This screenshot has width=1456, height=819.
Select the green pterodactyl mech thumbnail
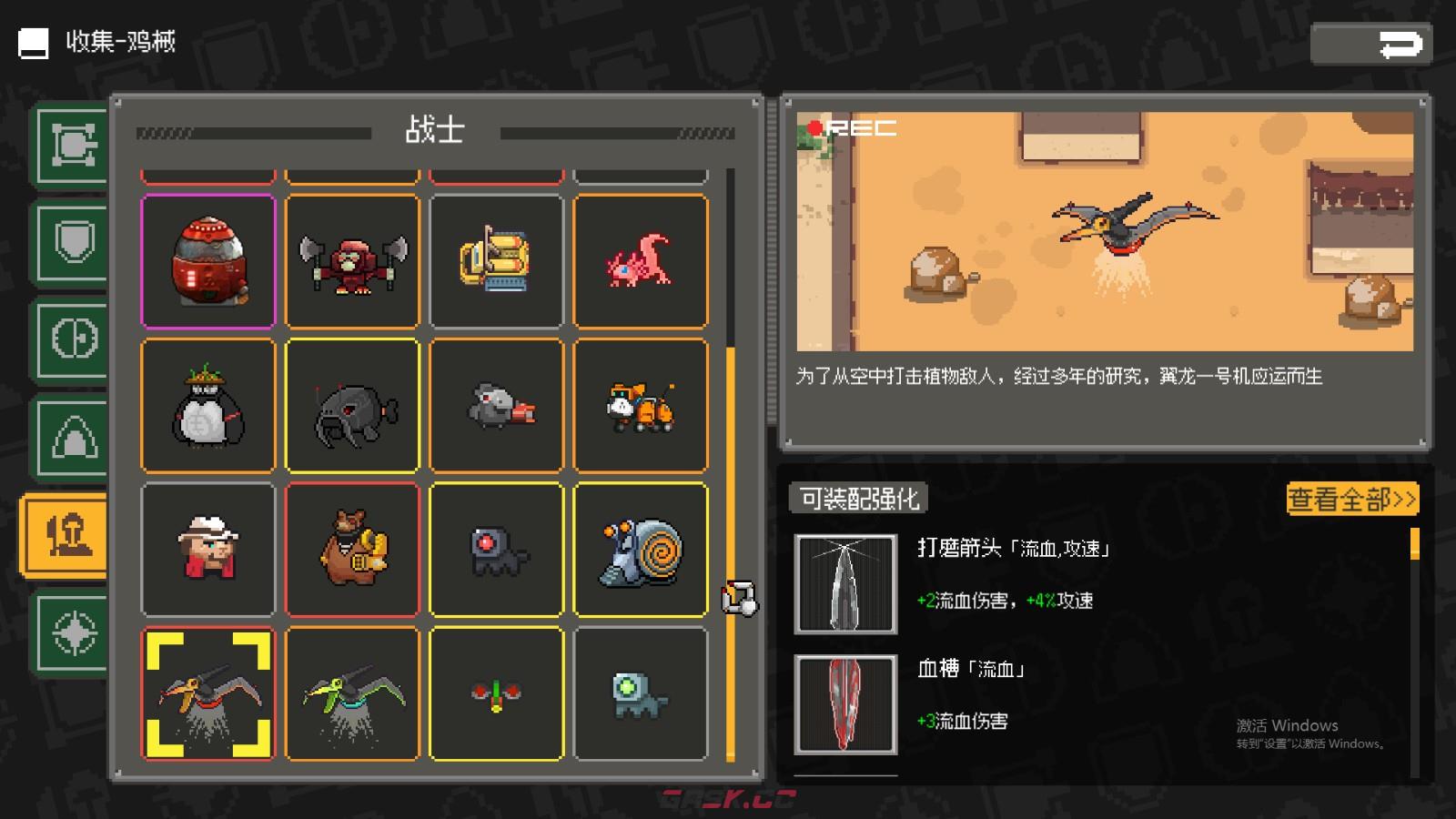(352, 693)
